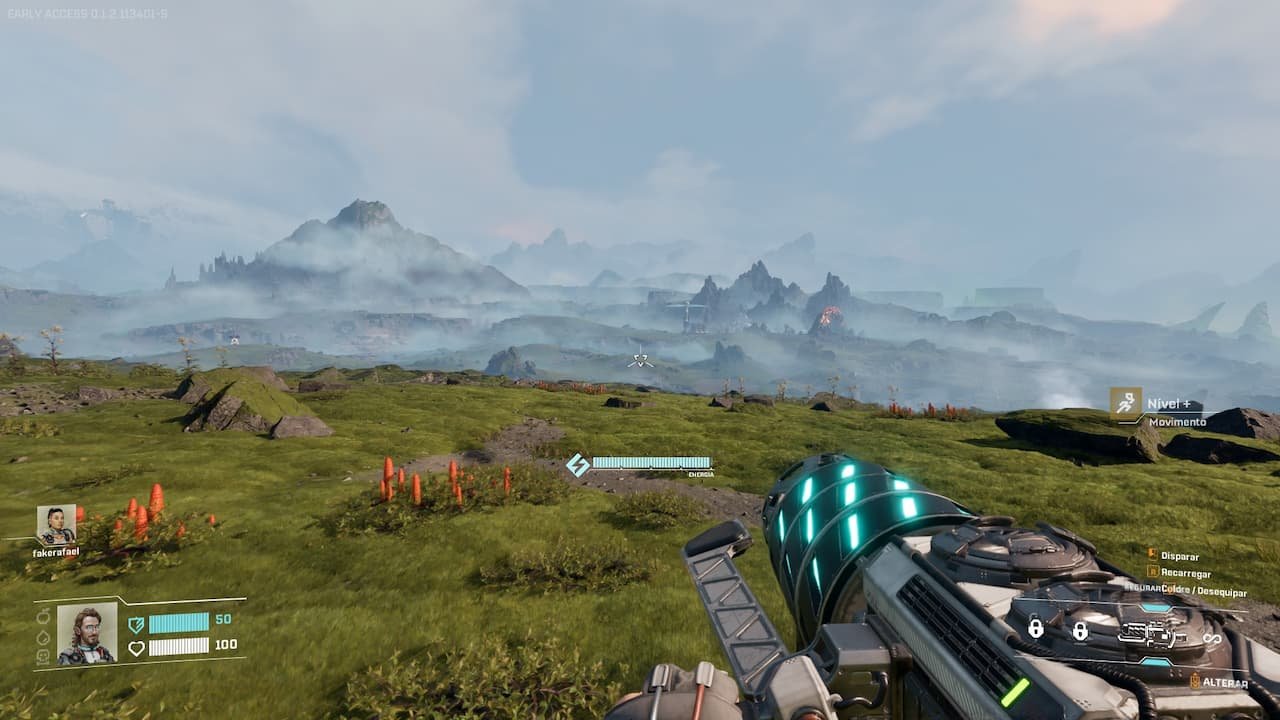The width and height of the screenshot is (1280, 720).
Task: Select the skull status icon on HUD
Action: tap(42, 658)
